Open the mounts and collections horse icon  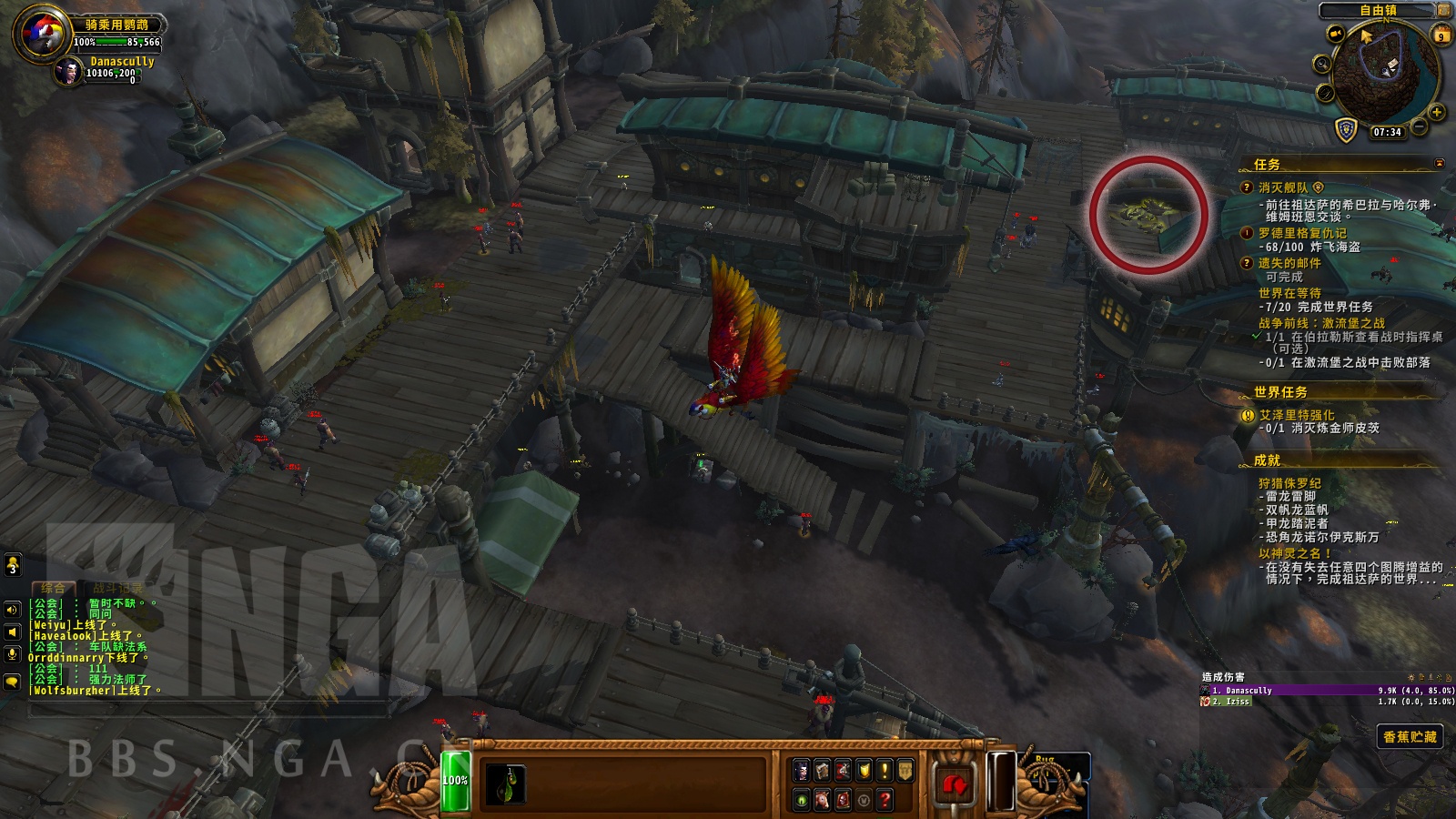point(822,800)
